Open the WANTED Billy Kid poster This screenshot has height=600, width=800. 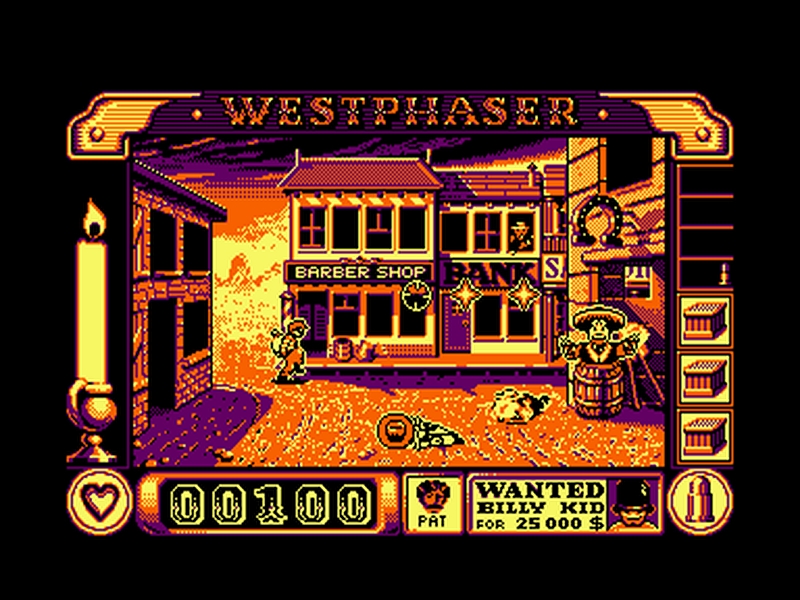[540, 503]
